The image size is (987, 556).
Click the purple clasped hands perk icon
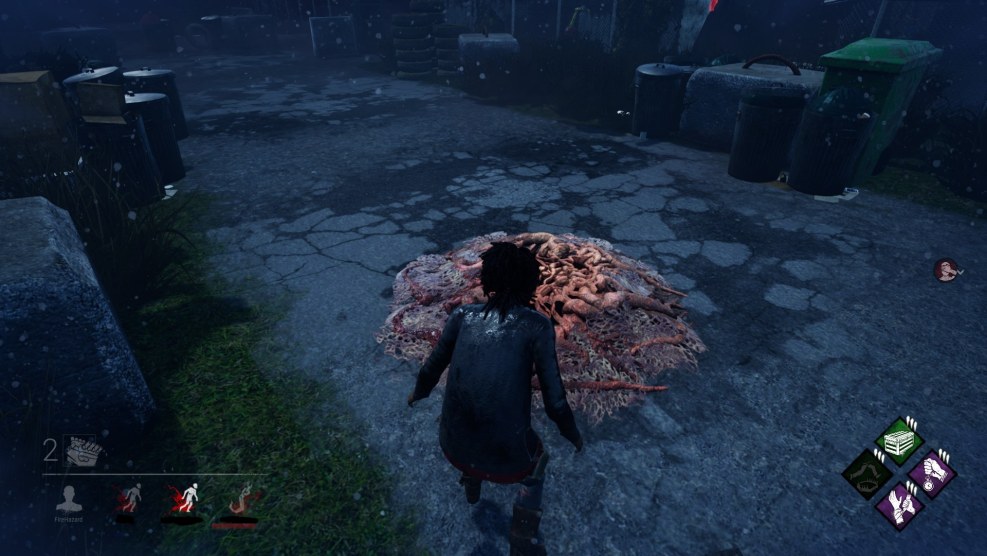[899, 505]
